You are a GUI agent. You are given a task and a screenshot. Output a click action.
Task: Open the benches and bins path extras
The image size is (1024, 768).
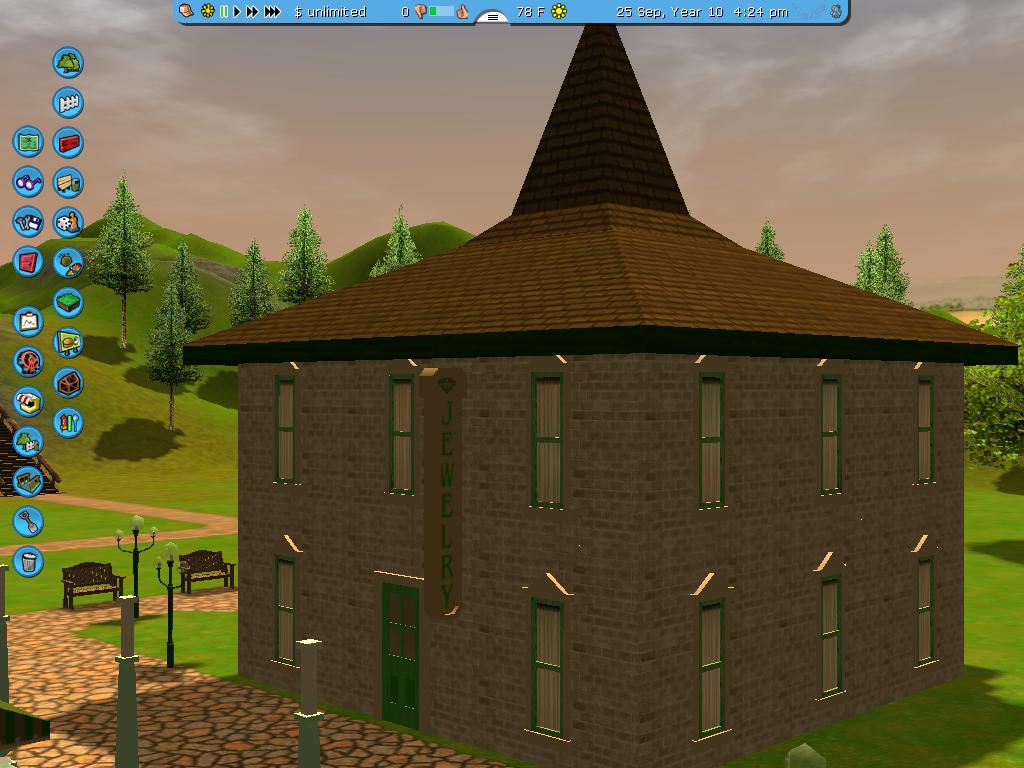click(68, 183)
